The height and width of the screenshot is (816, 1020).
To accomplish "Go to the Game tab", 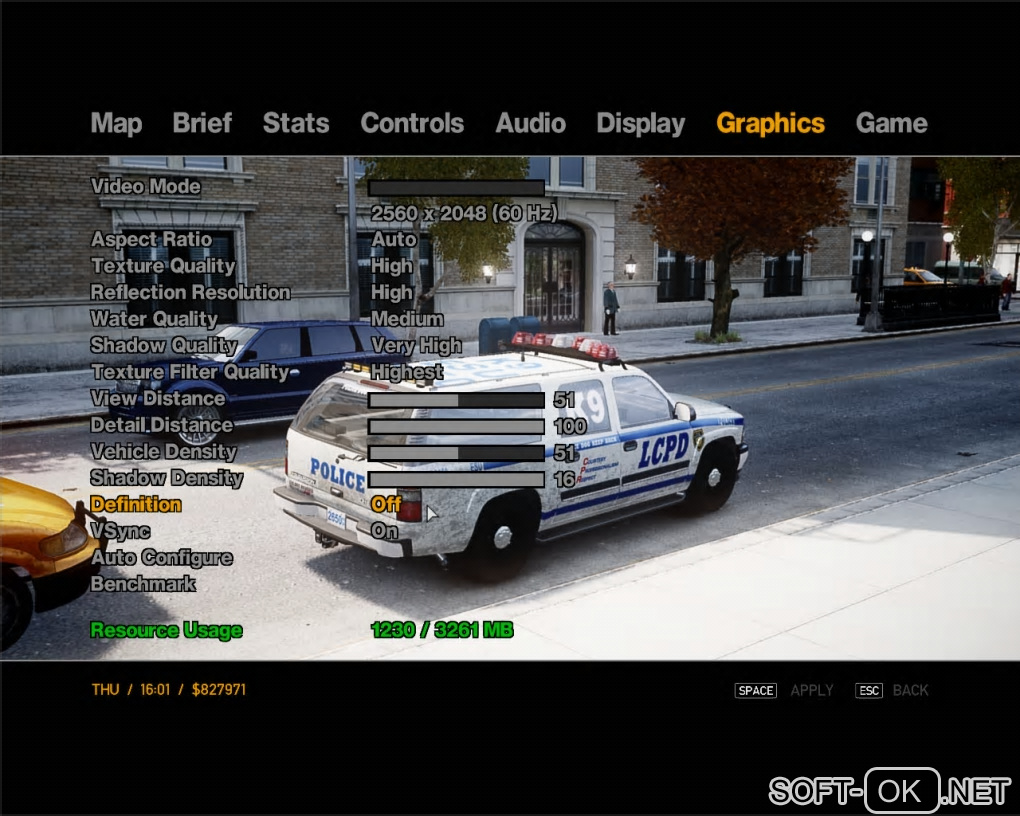I will [891, 124].
